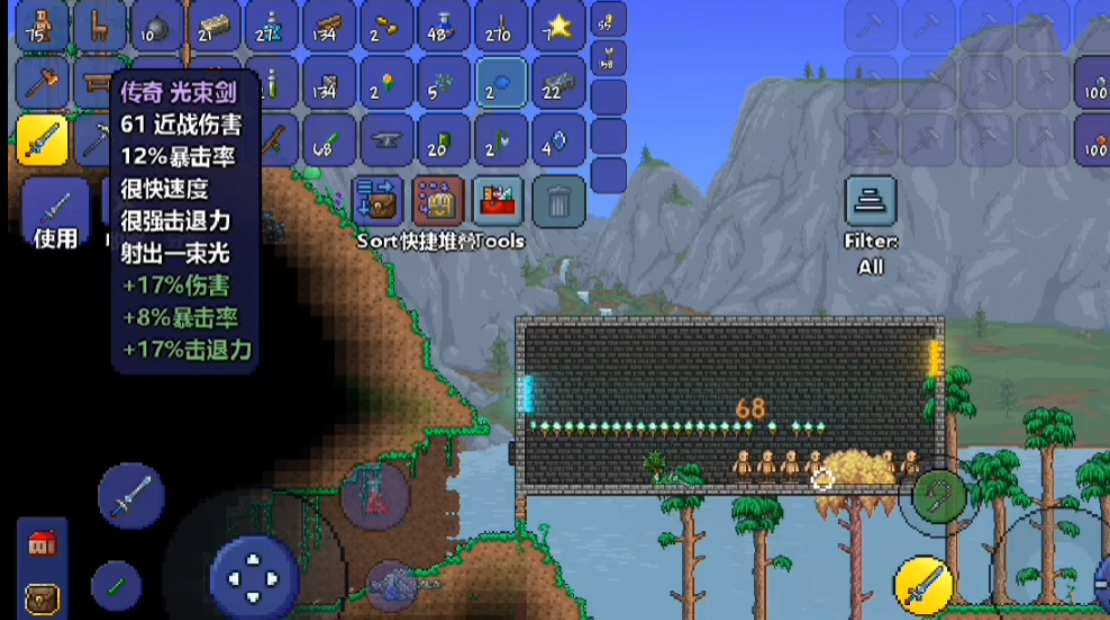The image size is (1110, 620).
Task: Tap the green glowstick quick button
Action: pos(116,586)
